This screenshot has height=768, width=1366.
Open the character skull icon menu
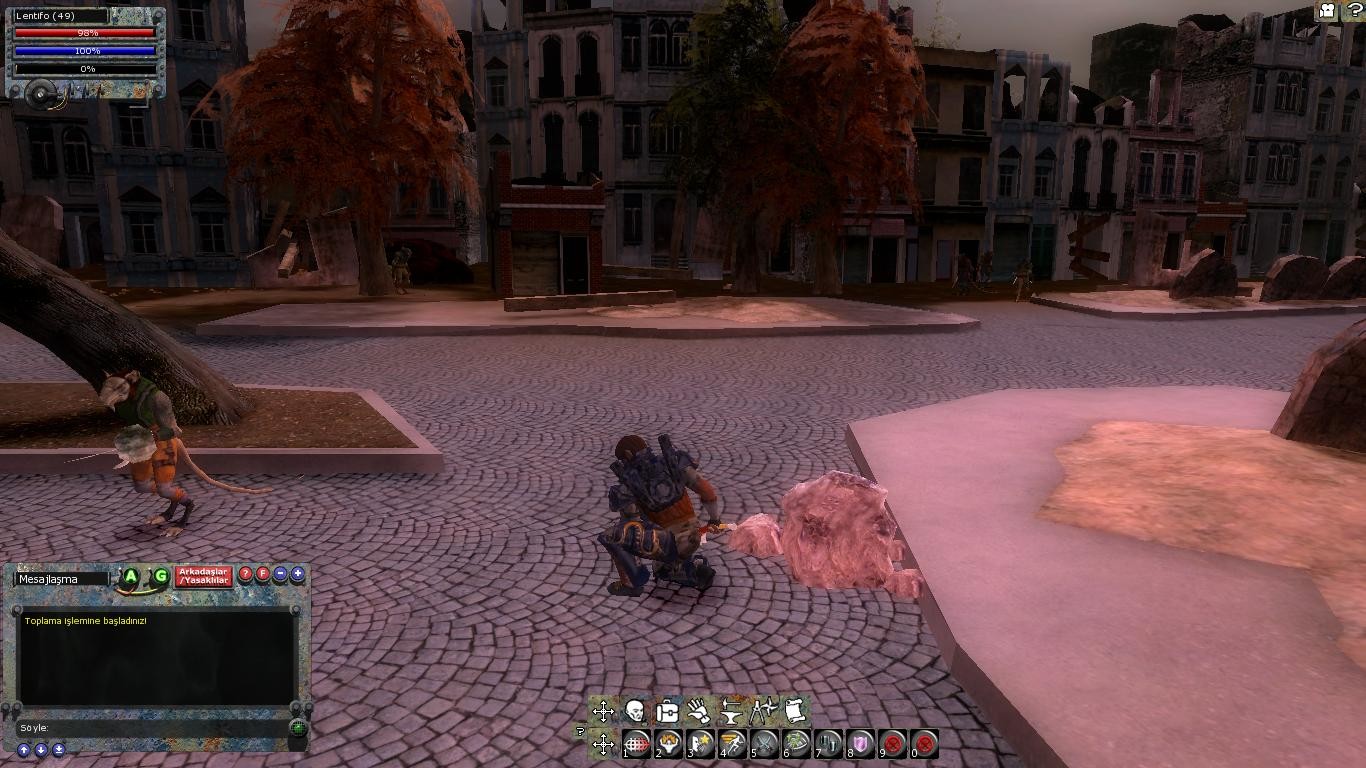[635, 712]
